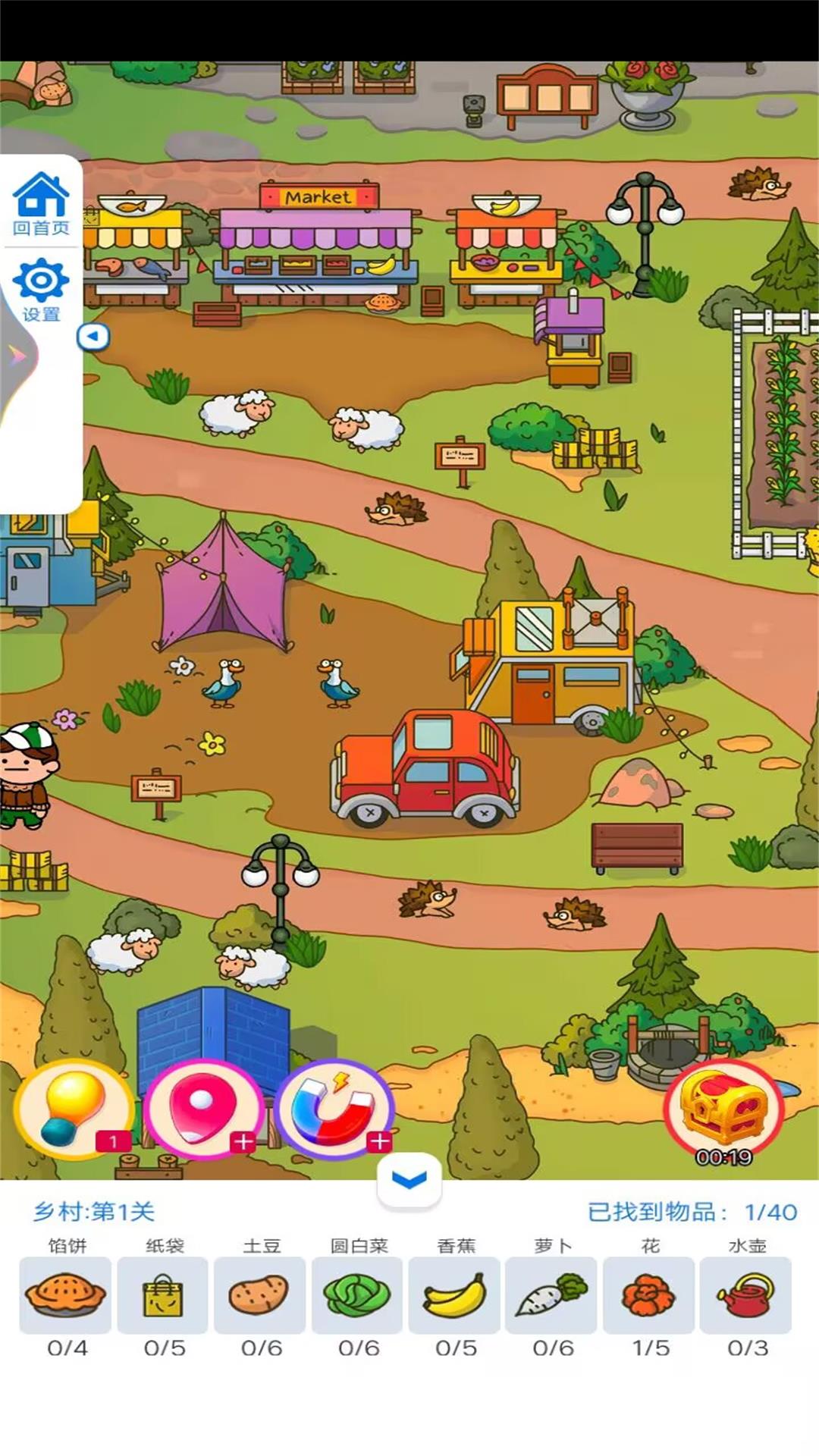Viewport: 819px width, 1456px height.
Task: Open the settings (设置) gear
Action: pos(41,289)
